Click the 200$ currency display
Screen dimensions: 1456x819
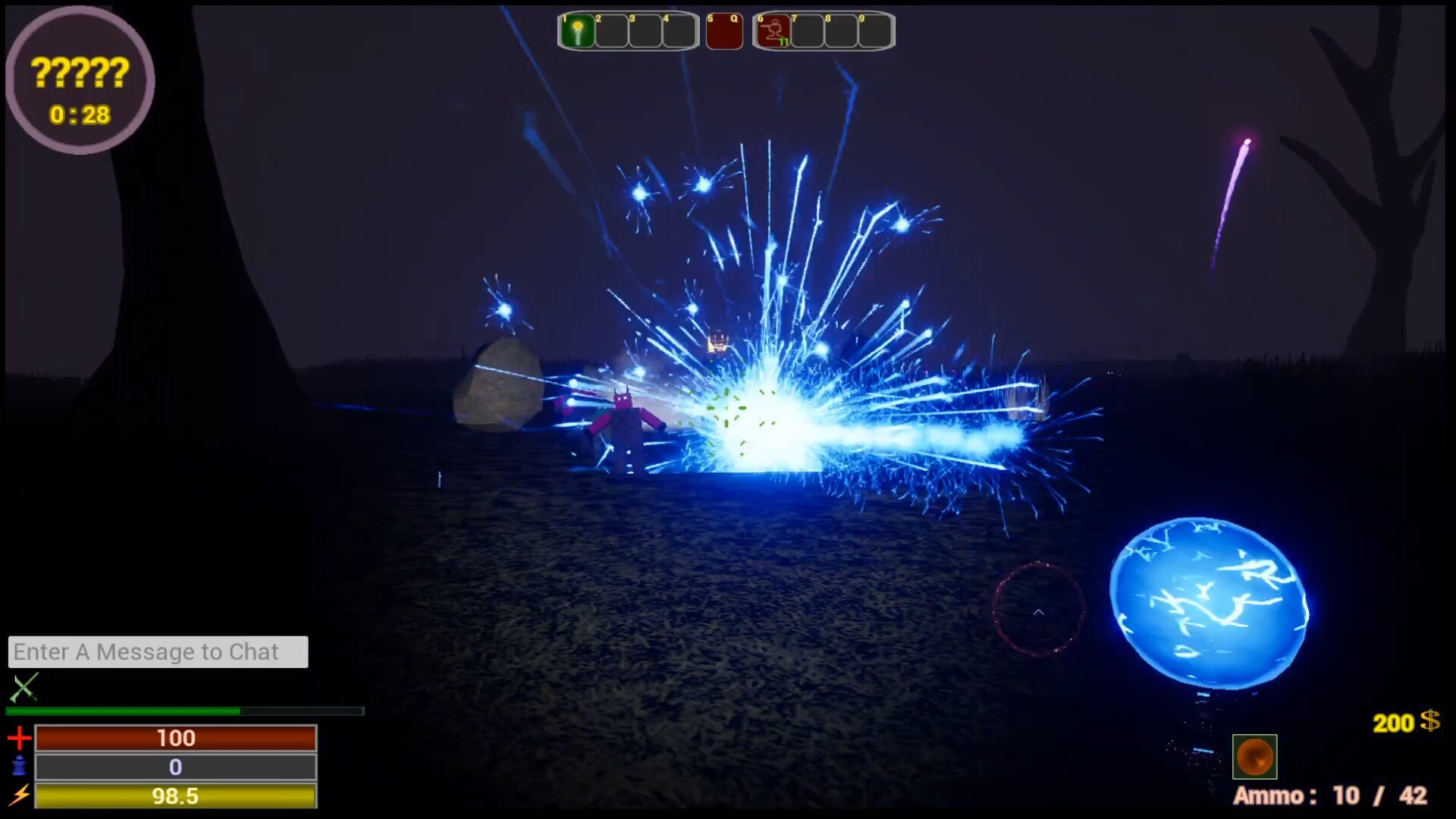point(1407,723)
